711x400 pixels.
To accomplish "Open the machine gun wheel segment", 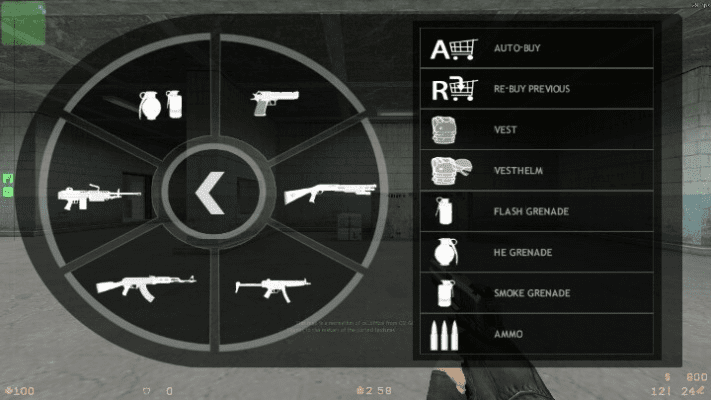I will coord(97,194).
